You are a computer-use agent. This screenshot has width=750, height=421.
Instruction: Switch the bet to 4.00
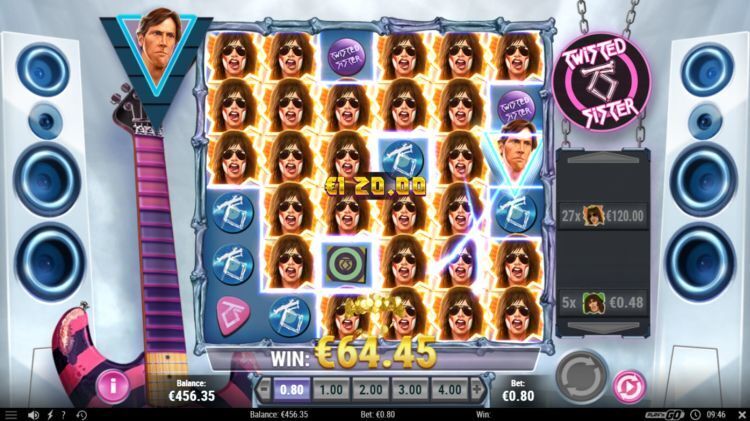point(448,387)
